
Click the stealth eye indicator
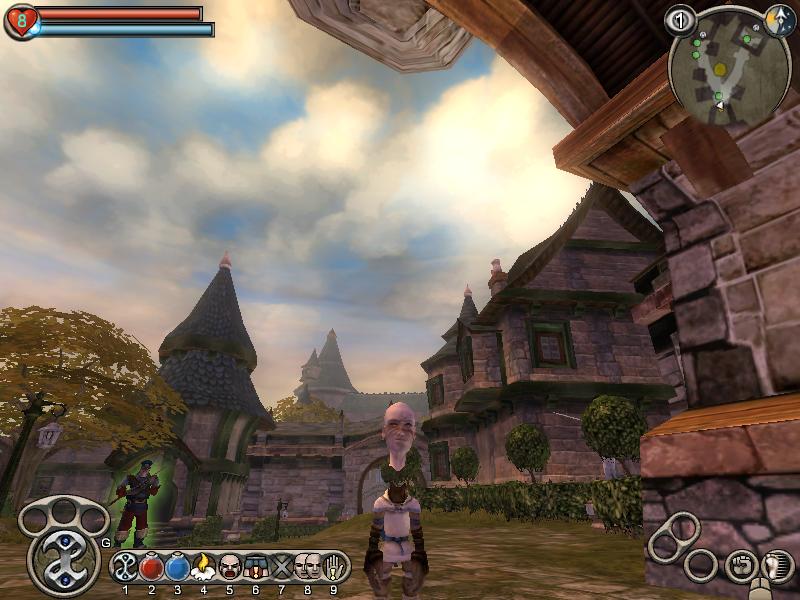point(681,20)
